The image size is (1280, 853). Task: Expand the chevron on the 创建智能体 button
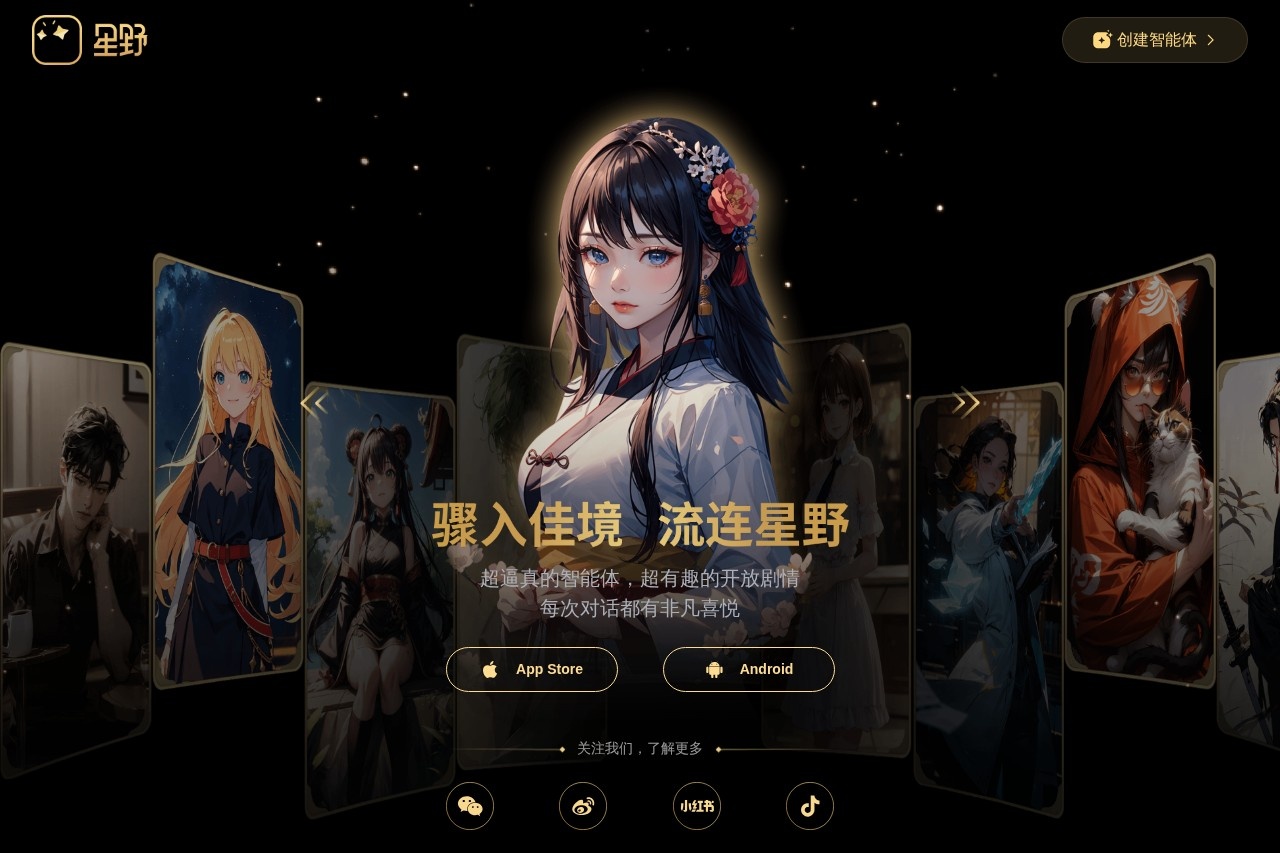1211,40
